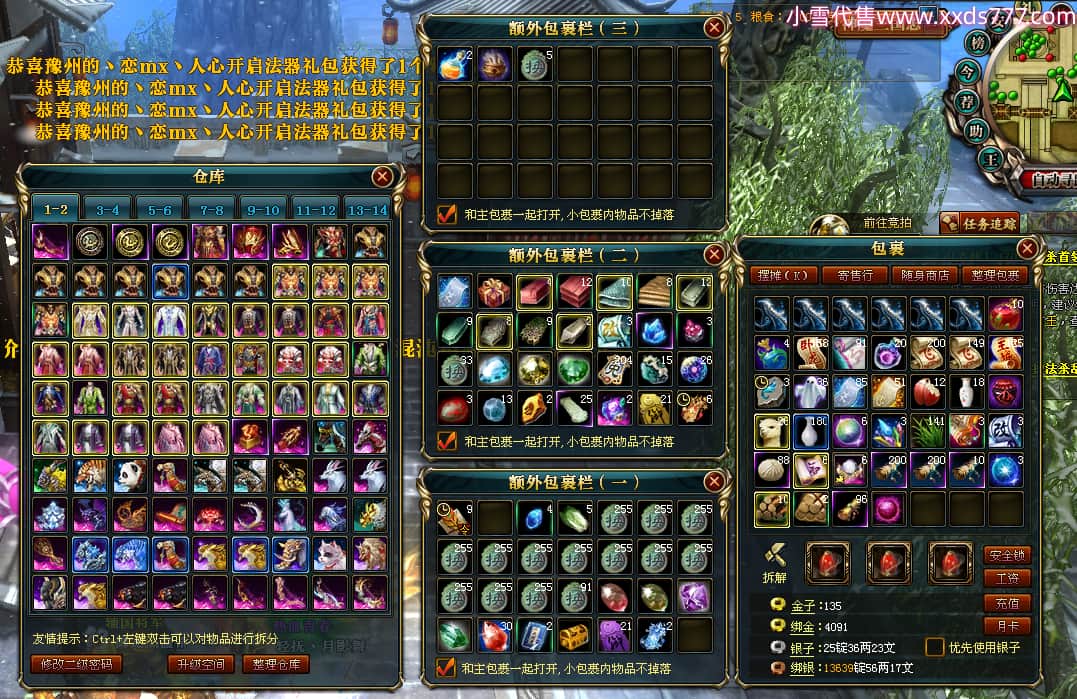Toggle the 优先使用银子 checkbox

(935, 647)
